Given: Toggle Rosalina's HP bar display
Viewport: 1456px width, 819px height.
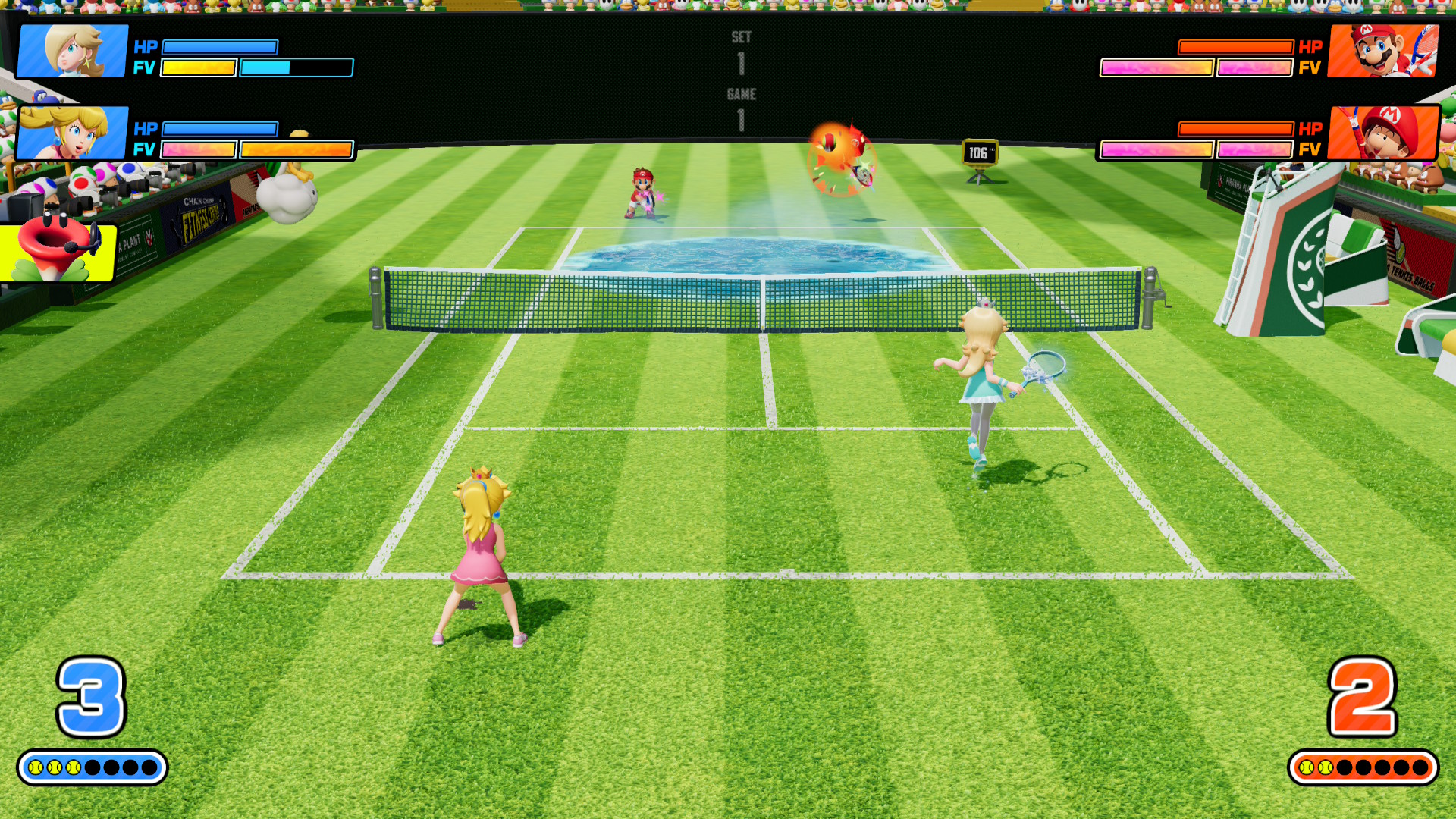Looking at the screenshot, I should [220, 47].
